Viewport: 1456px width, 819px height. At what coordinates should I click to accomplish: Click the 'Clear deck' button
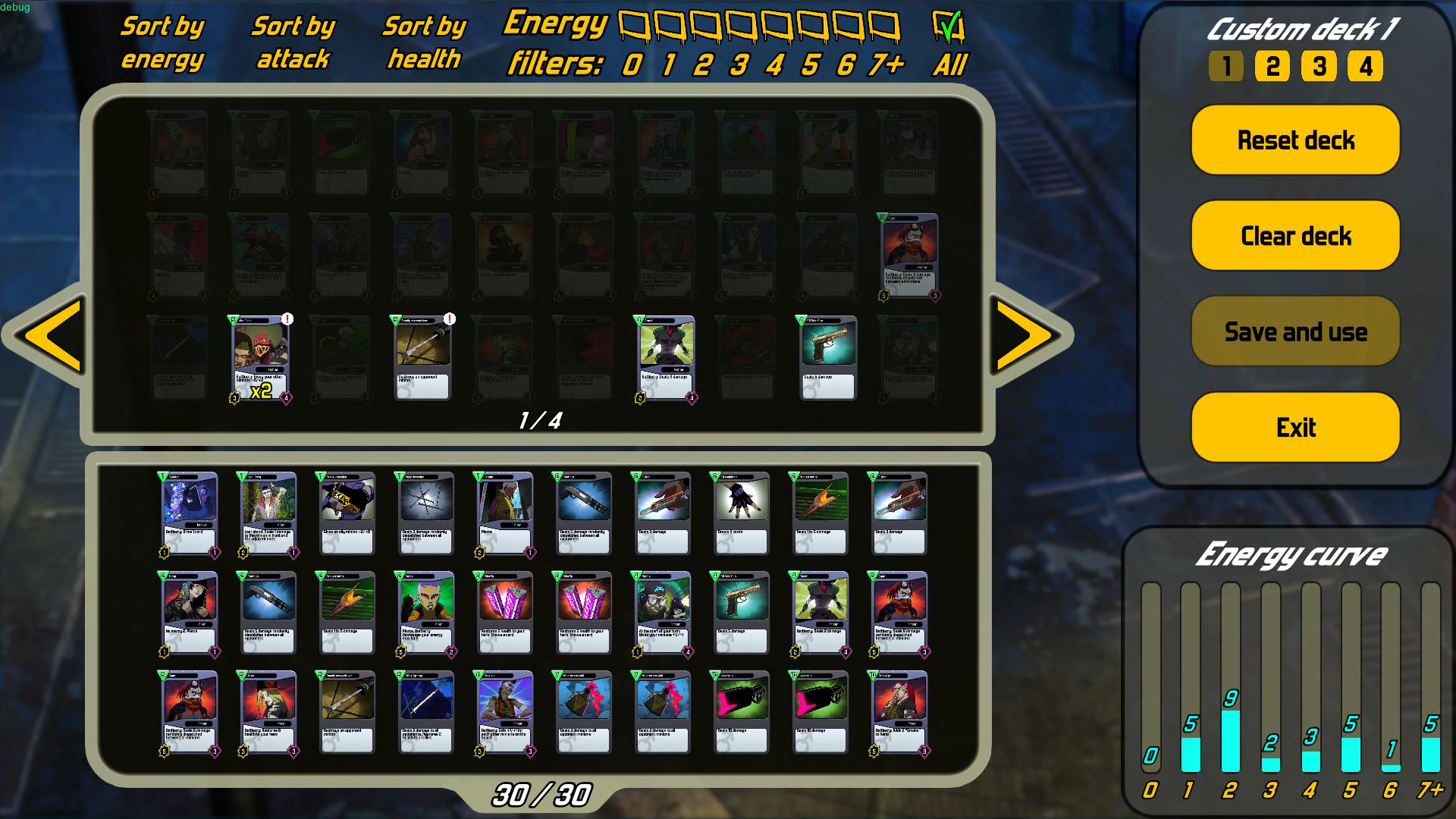click(1294, 236)
